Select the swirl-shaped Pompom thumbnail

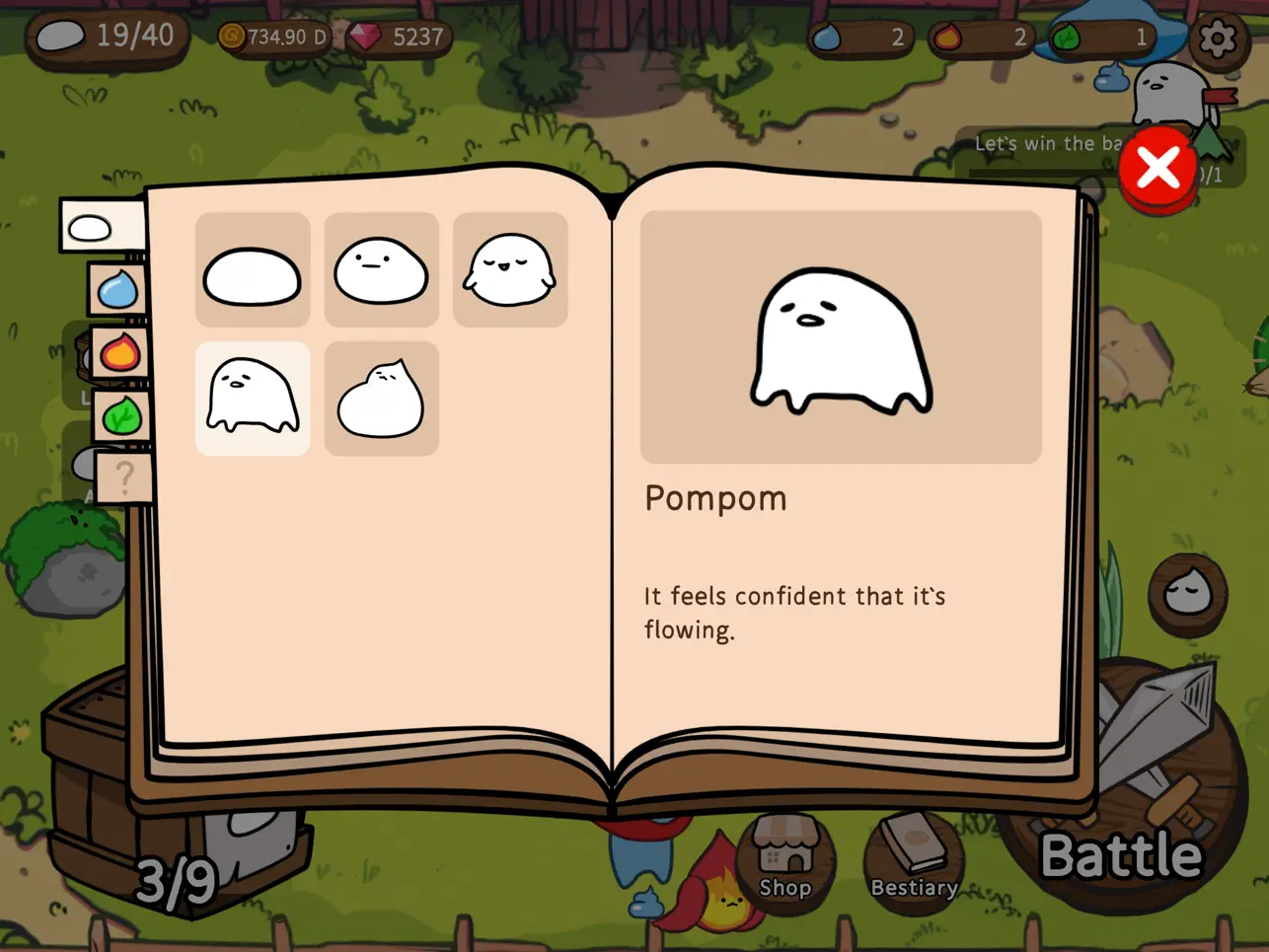[x=381, y=398]
